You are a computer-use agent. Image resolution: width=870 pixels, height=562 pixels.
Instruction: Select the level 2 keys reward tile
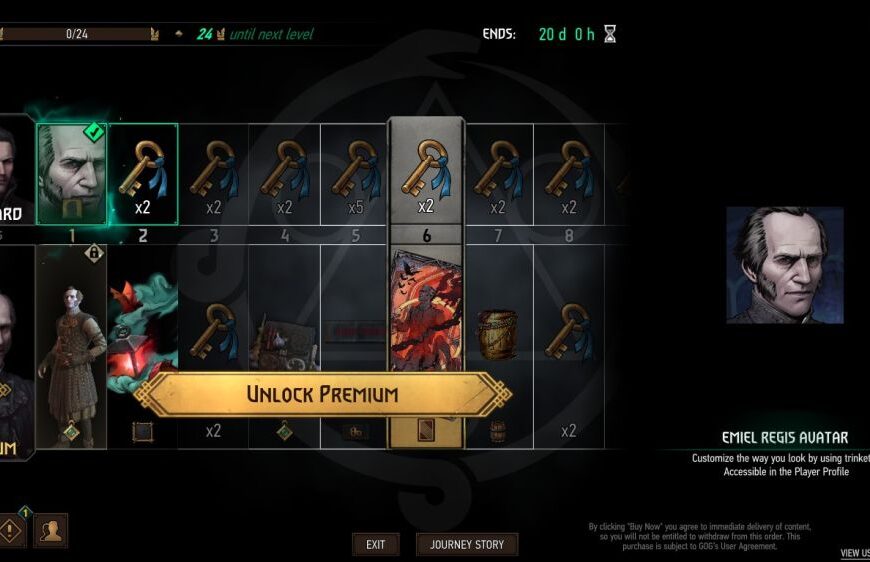tap(142, 172)
